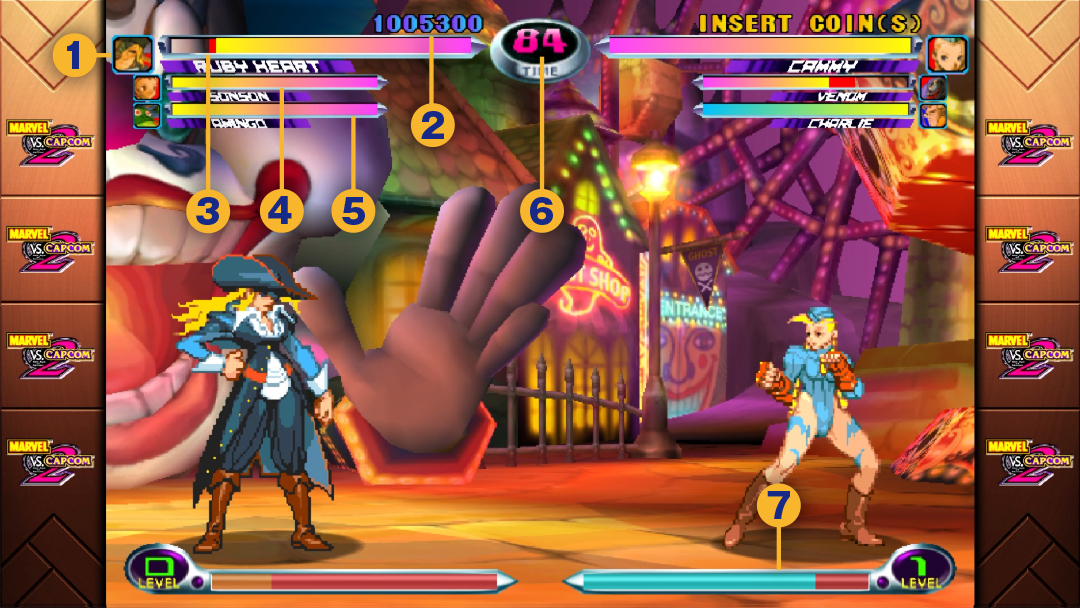Choose the Amingo partner portrait
The width and height of the screenshot is (1080, 608).
point(147,115)
